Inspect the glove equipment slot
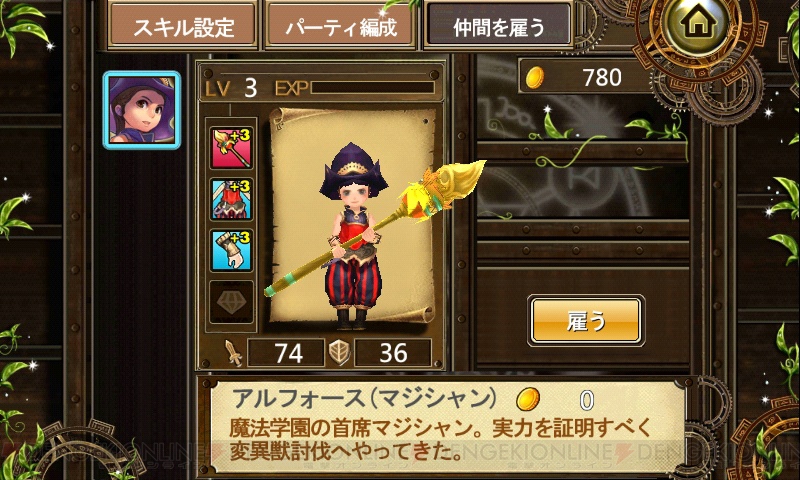This screenshot has height=480, width=800. 227,249
